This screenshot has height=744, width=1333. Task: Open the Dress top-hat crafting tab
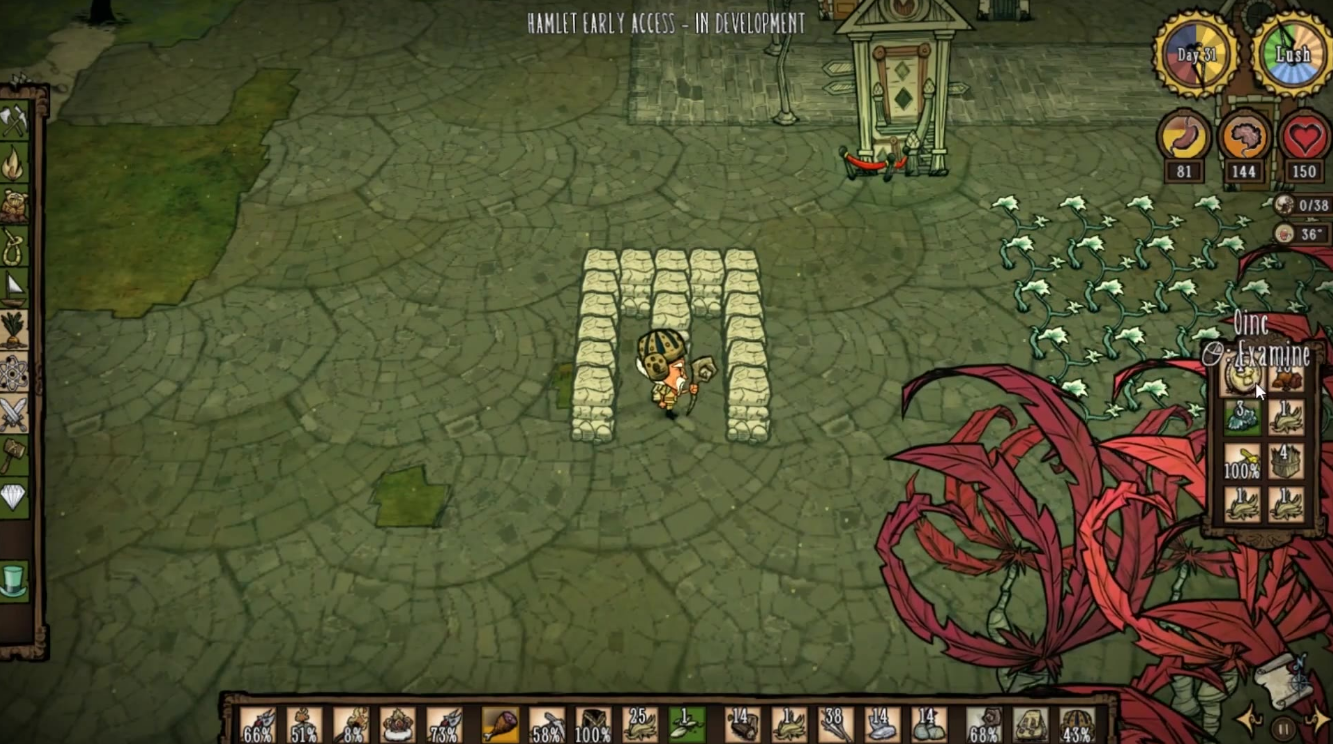[x=14, y=580]
